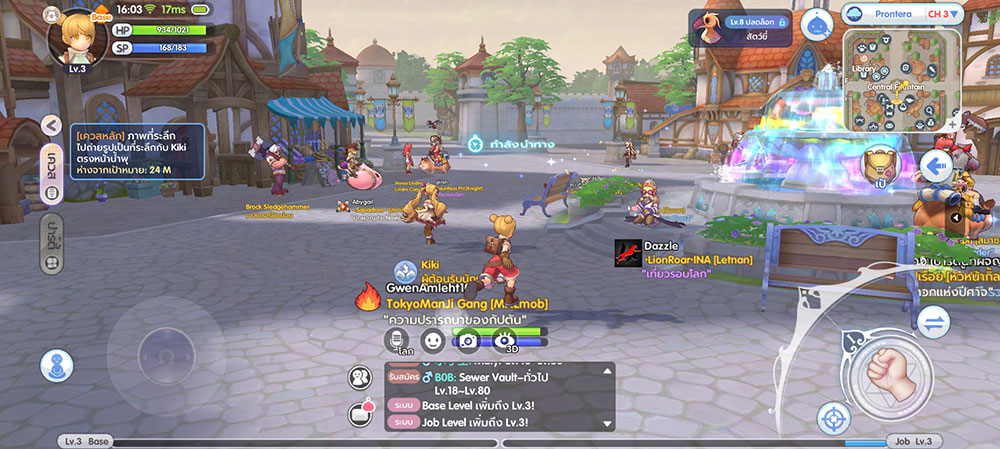Open the Prontera minimap
Viewport: 1000px width, 449px height.
pos(902,78)
